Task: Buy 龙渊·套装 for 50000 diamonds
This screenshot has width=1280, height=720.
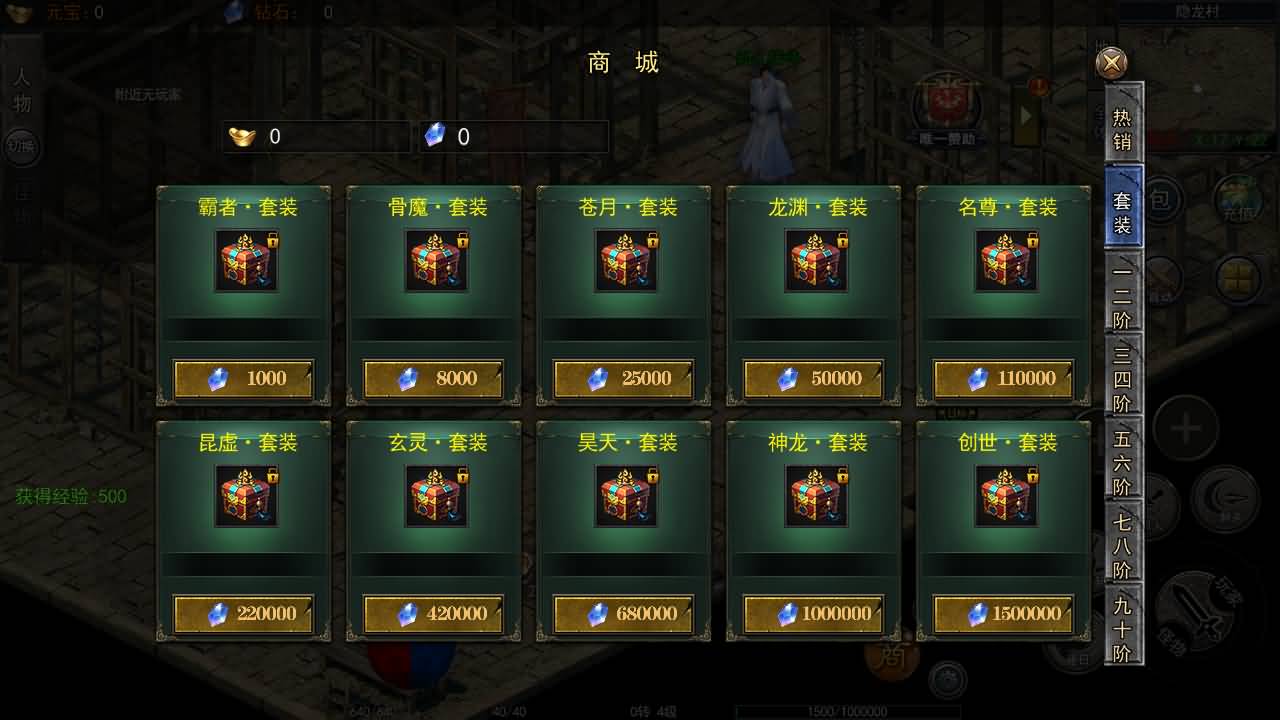Action: click(x=814, y=379)
